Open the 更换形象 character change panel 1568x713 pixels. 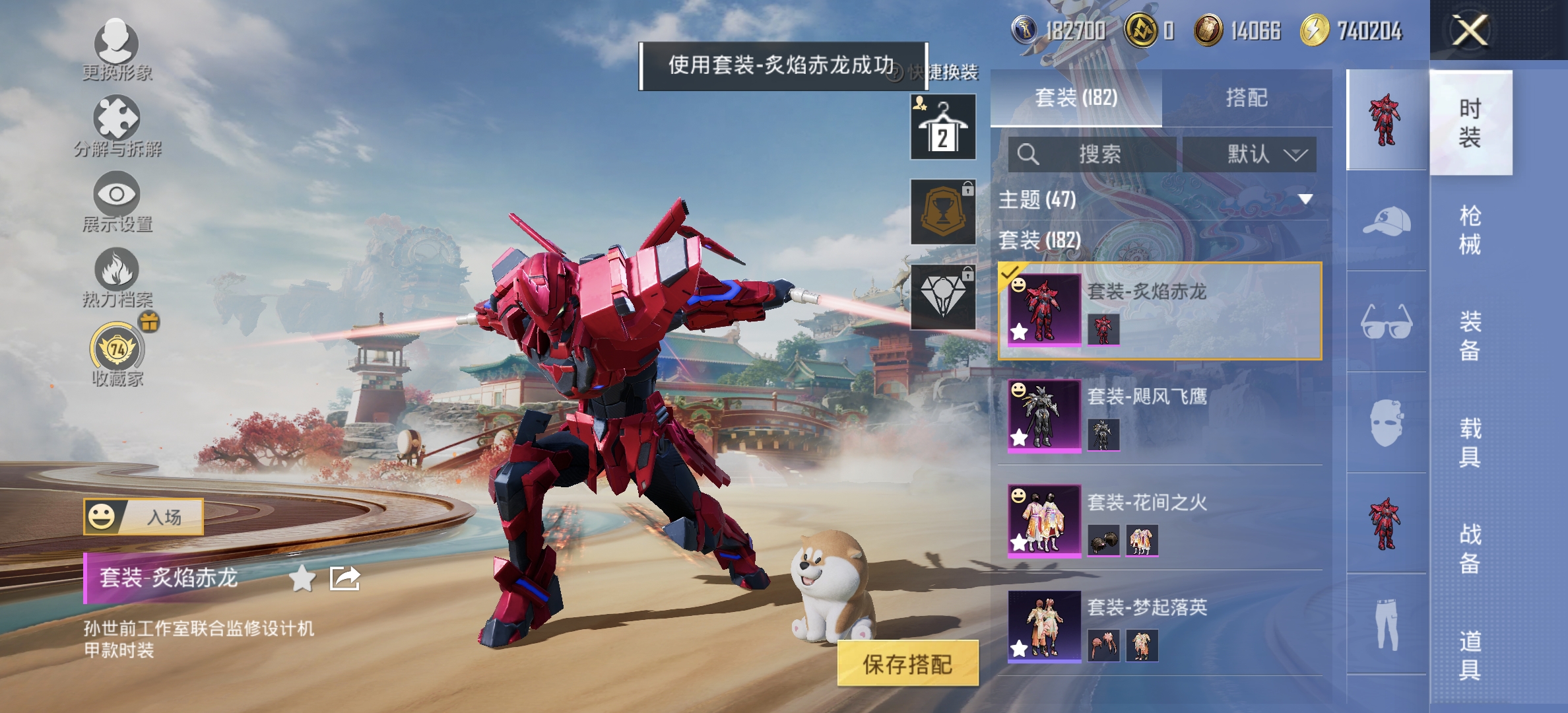[117, 46]
